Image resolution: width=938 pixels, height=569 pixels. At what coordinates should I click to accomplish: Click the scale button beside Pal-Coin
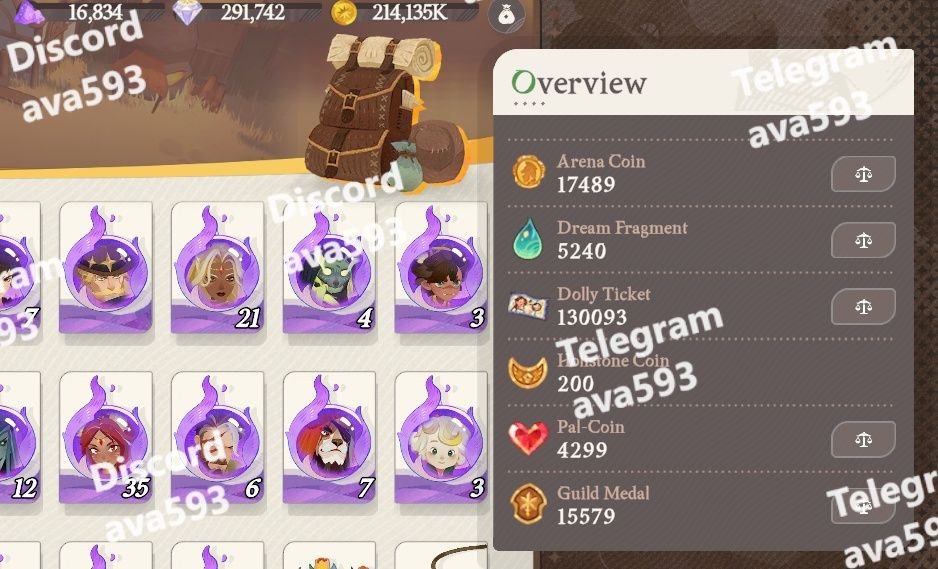[863, 439]
